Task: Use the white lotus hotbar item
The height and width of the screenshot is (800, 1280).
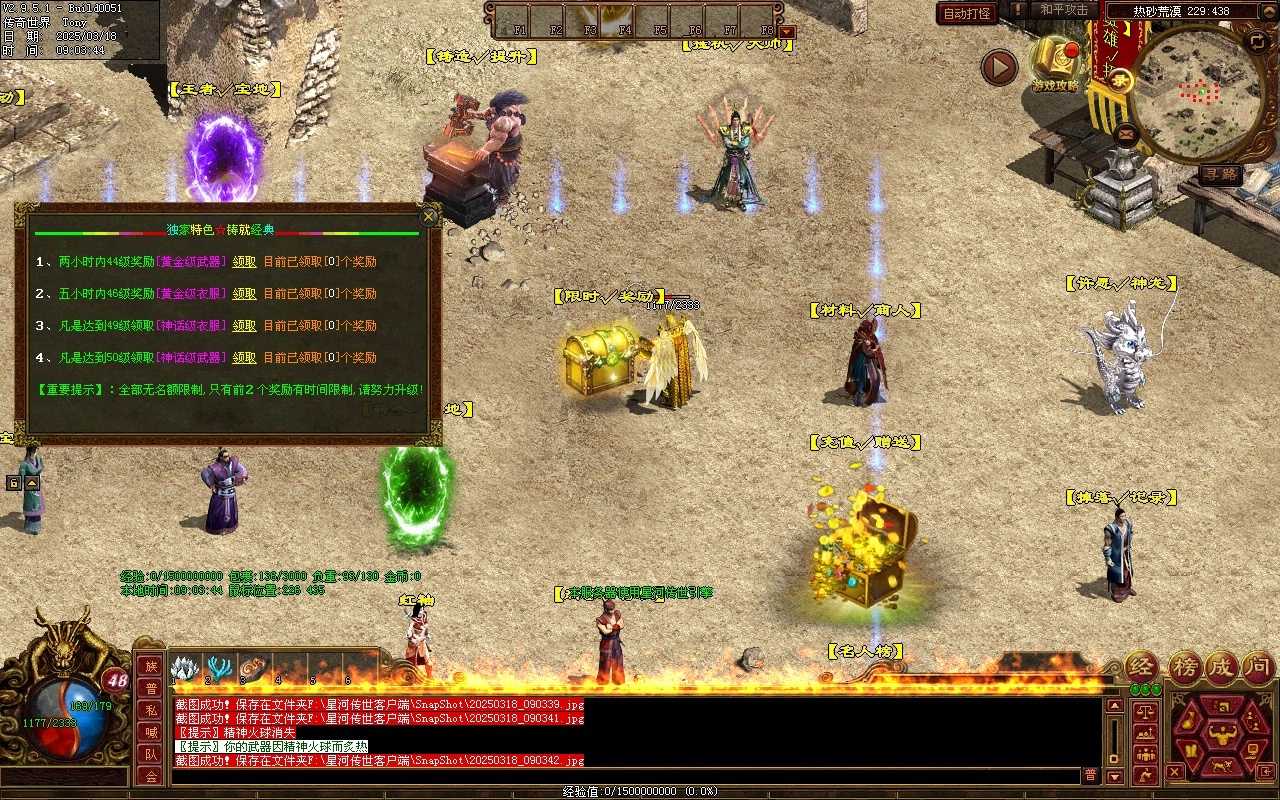Action: [183, 667]
